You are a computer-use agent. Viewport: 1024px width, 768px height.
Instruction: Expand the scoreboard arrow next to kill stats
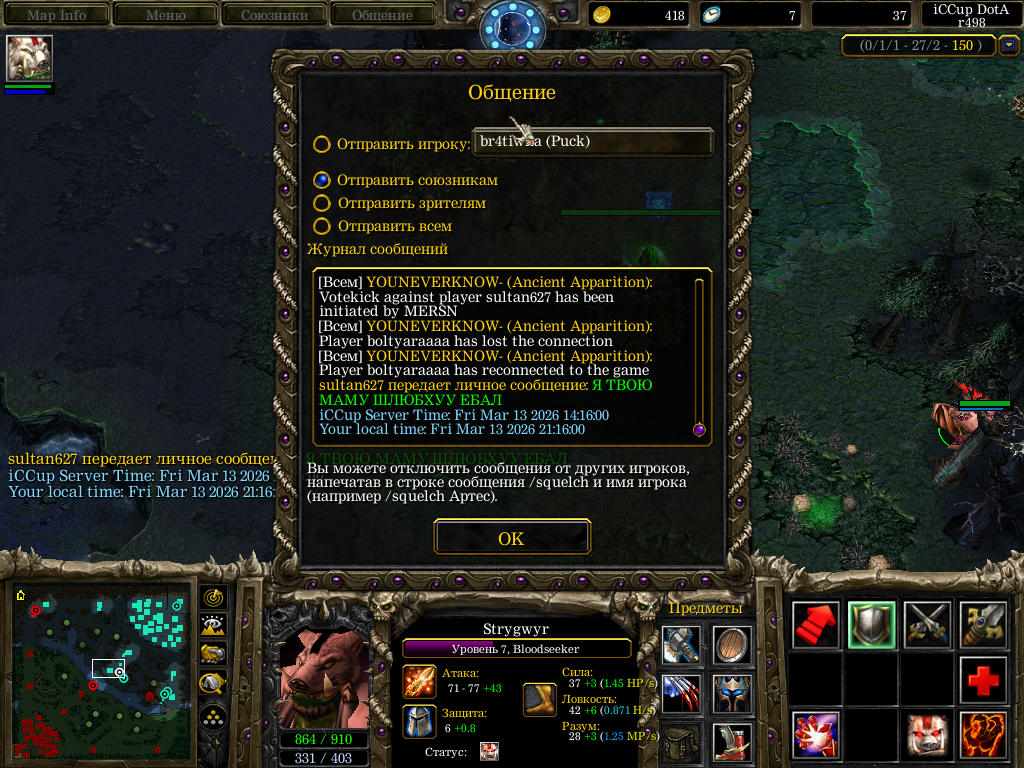1008,45
